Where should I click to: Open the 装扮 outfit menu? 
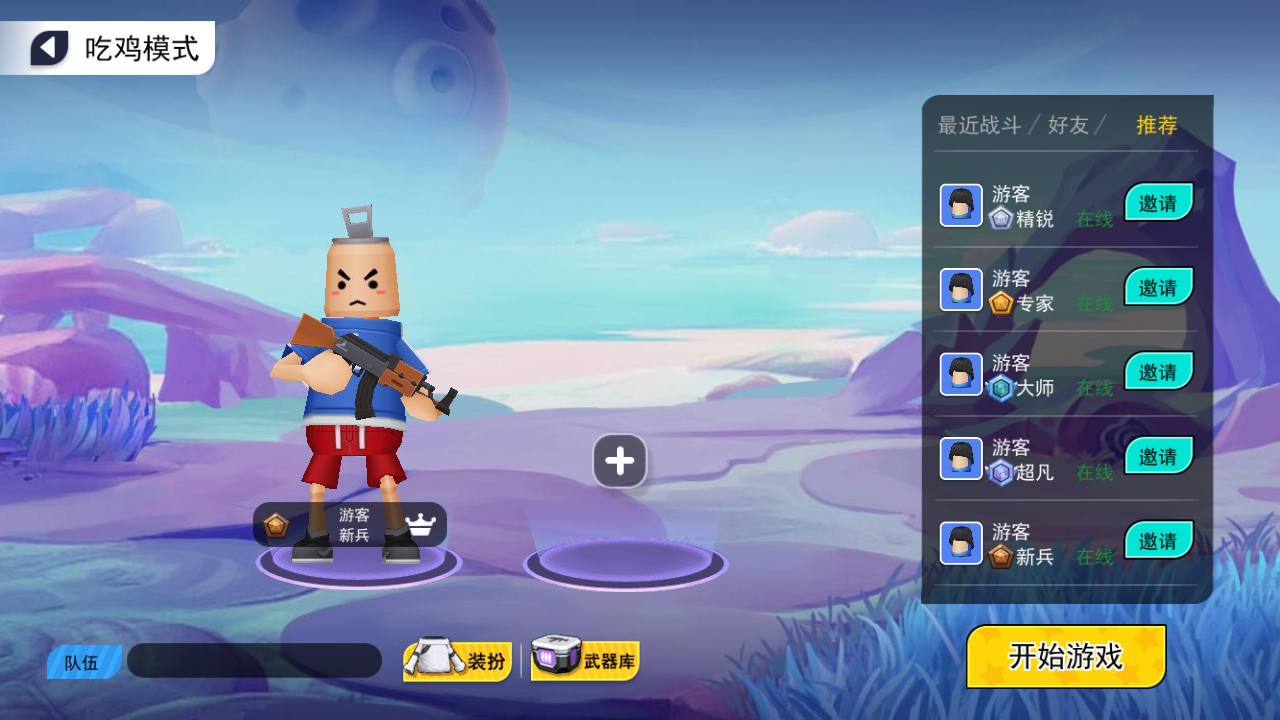[458, 661]
